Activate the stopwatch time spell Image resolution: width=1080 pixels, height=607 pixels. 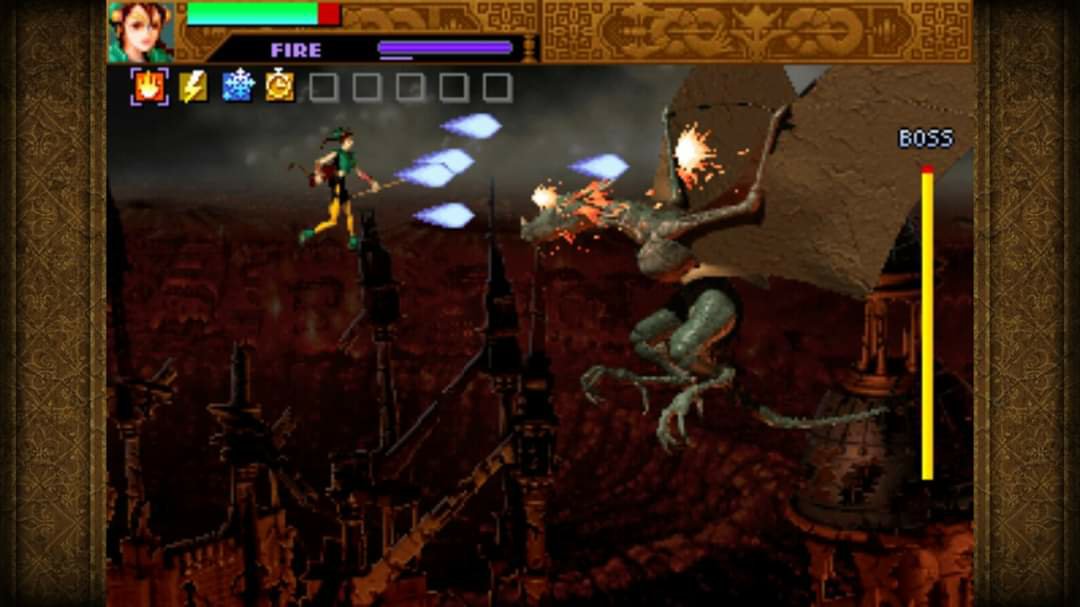(x=280, y=87)
